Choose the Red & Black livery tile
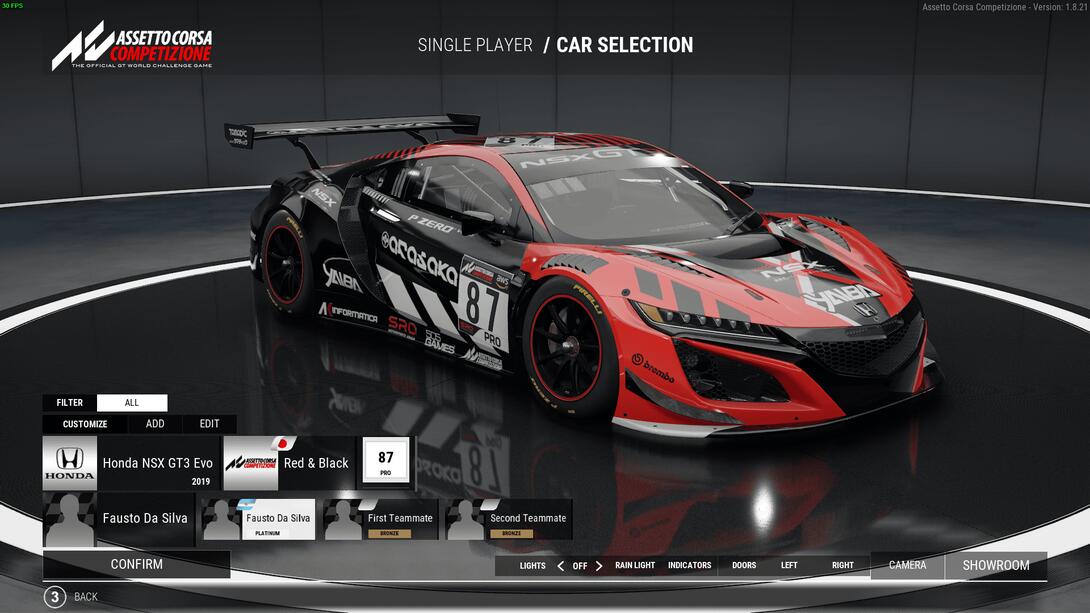Image resolution: width=1090 pixels, height=613 pixels. pos(288,463)
